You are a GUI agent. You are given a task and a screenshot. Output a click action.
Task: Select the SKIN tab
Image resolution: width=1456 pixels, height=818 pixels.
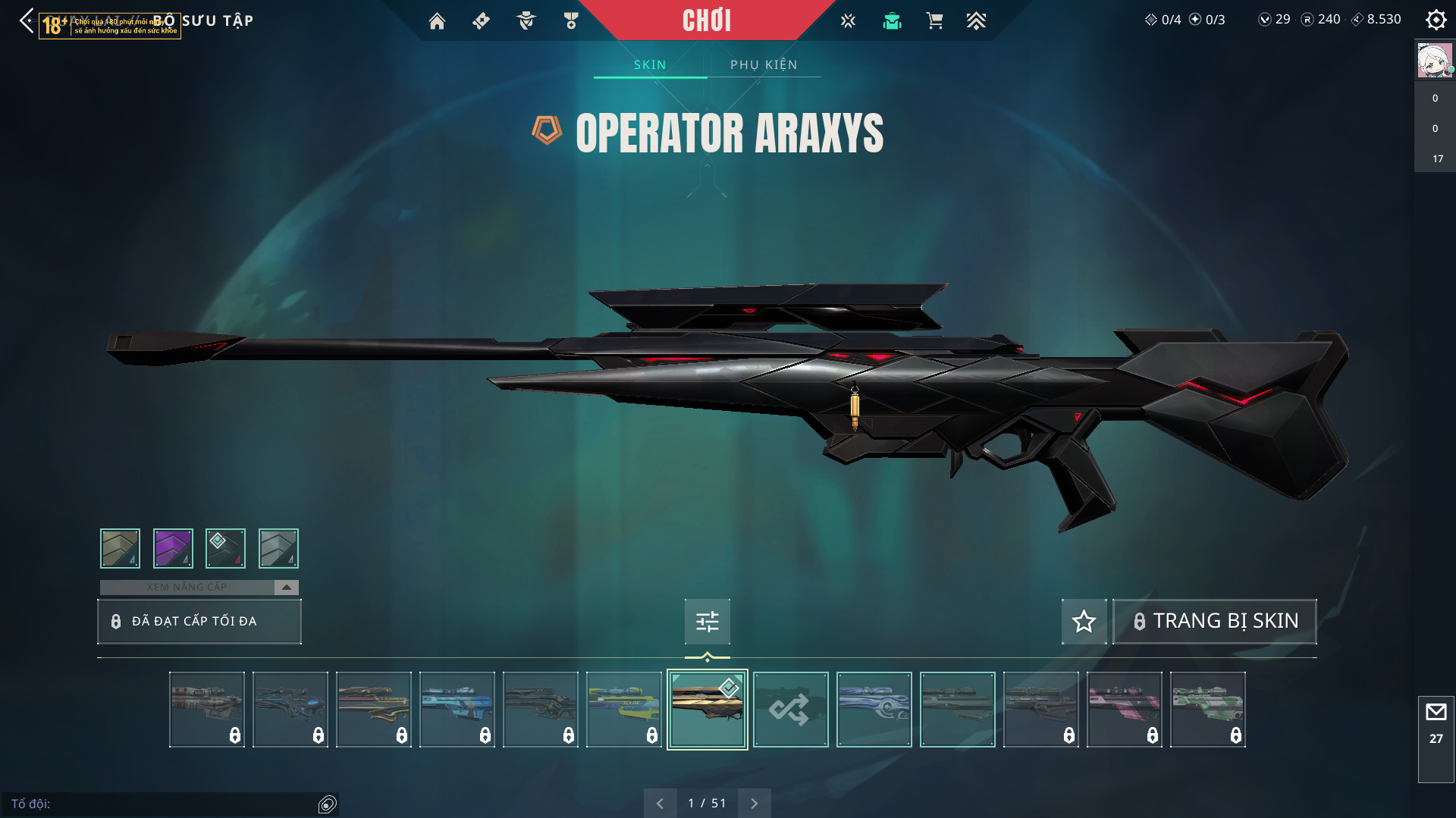coord(650,64)
